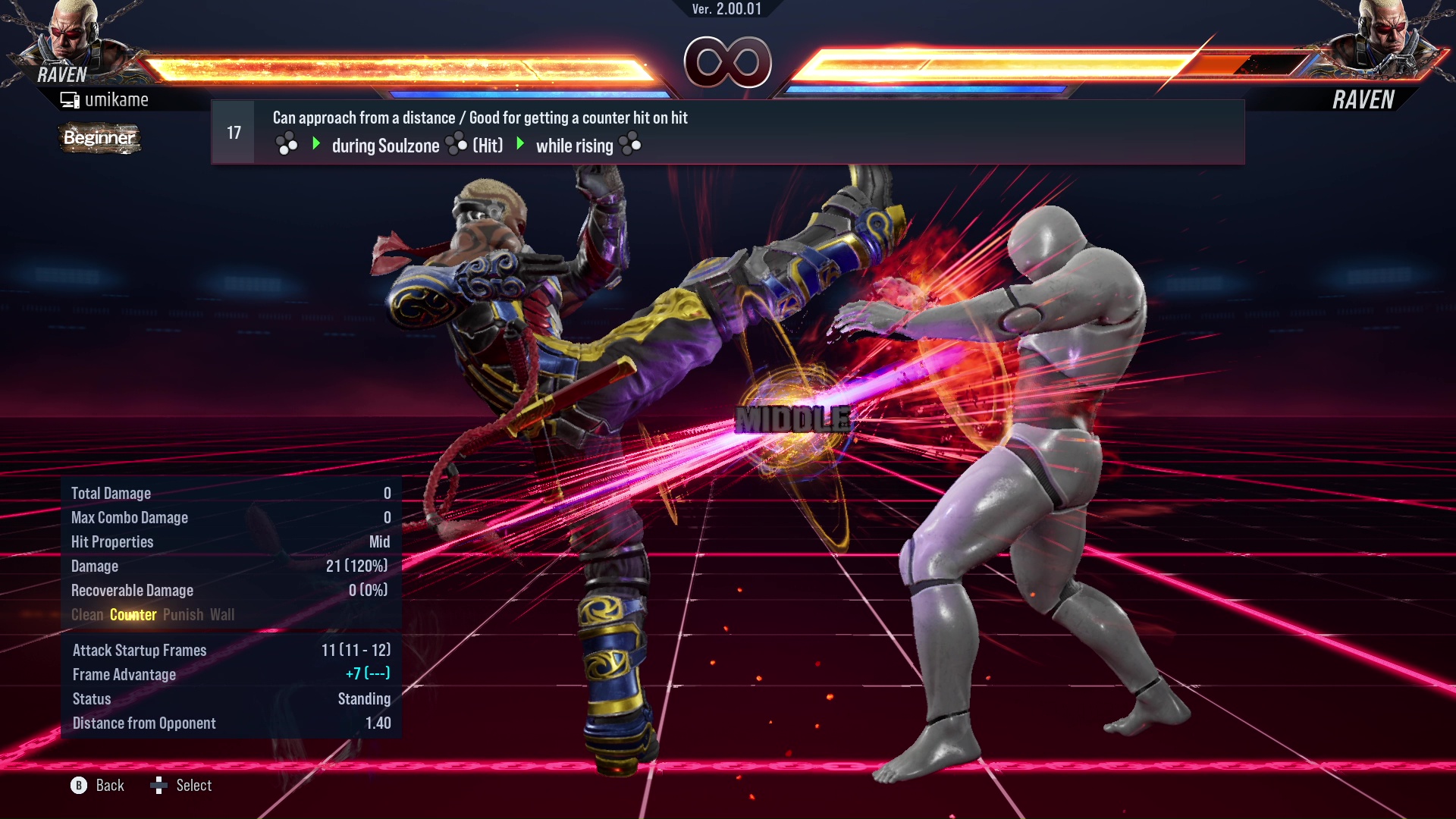Click the green arrow before "during Soulzone"

click(315, 145)
